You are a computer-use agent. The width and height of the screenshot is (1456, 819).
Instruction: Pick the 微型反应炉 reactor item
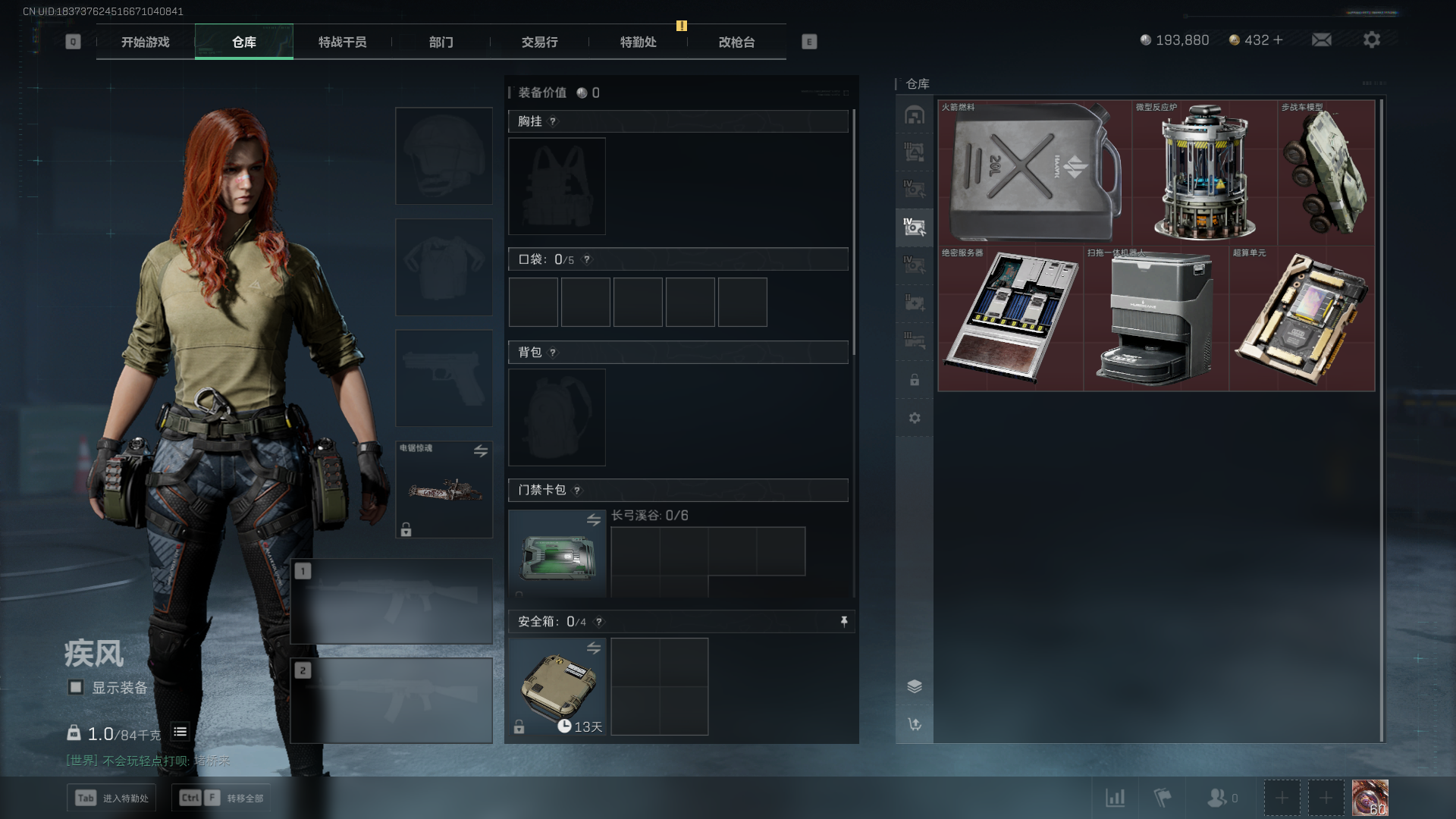[1204, 173]
